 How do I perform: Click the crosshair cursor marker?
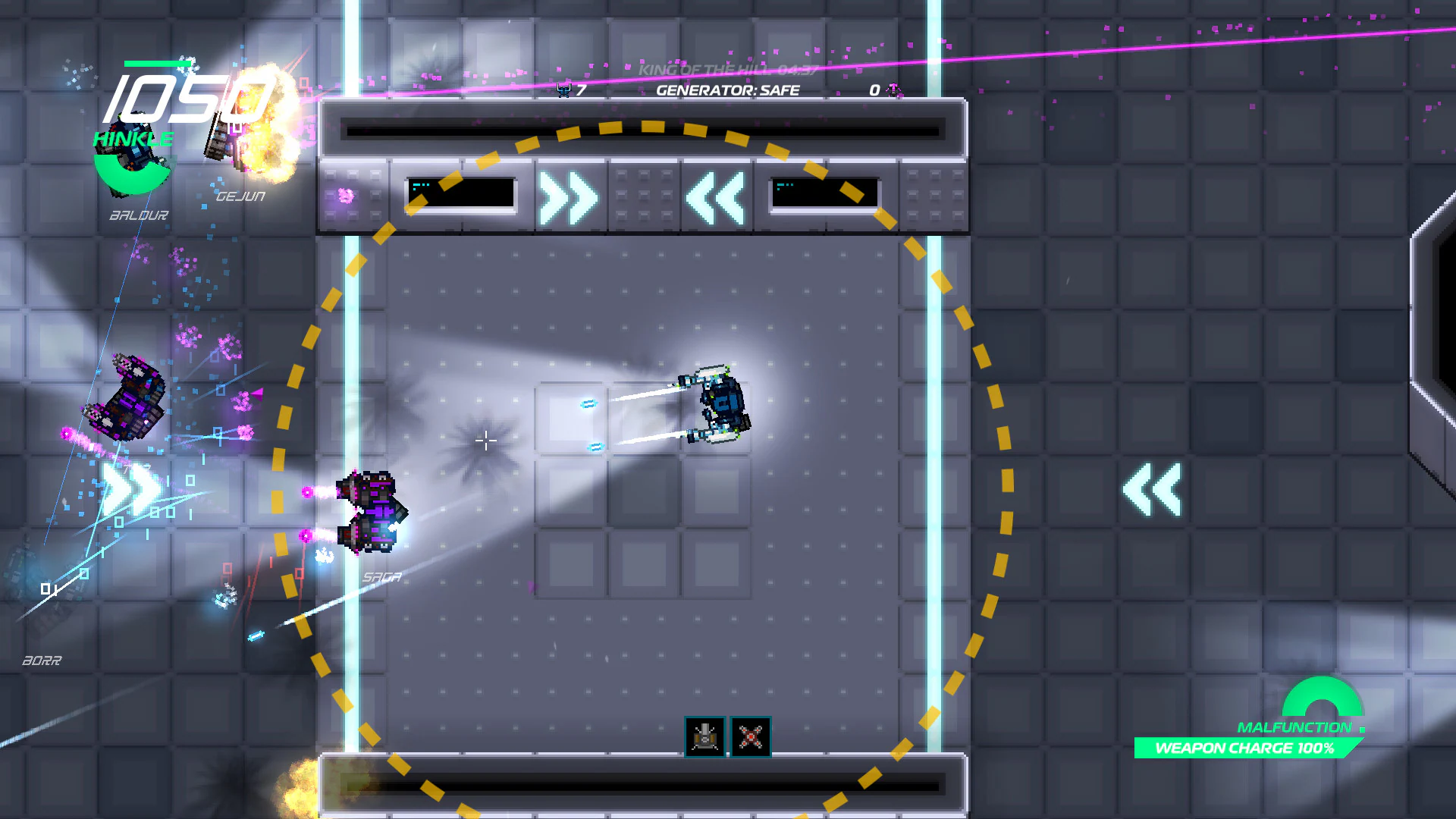tap(485, 440)
